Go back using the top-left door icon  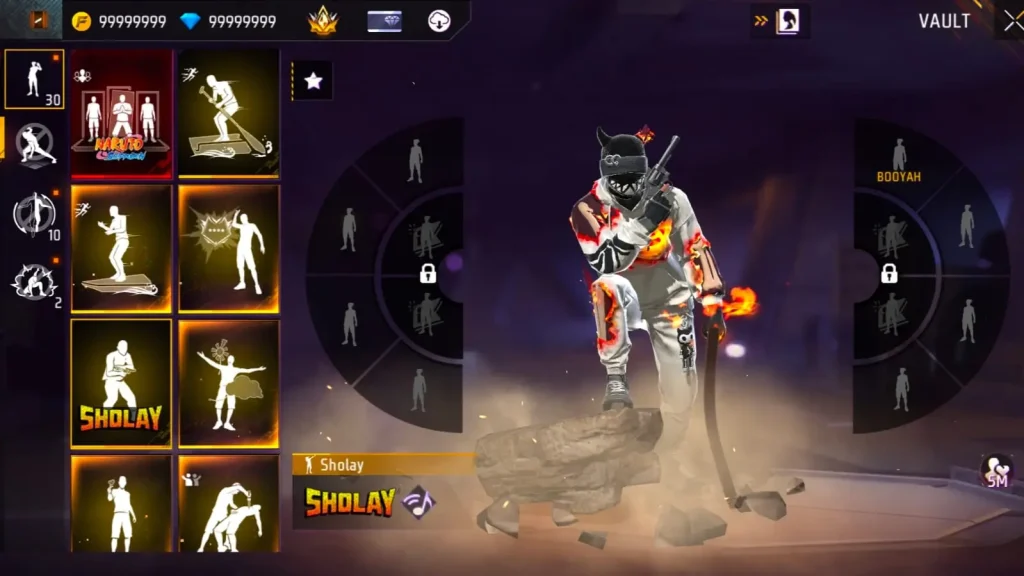click(39, 21)
